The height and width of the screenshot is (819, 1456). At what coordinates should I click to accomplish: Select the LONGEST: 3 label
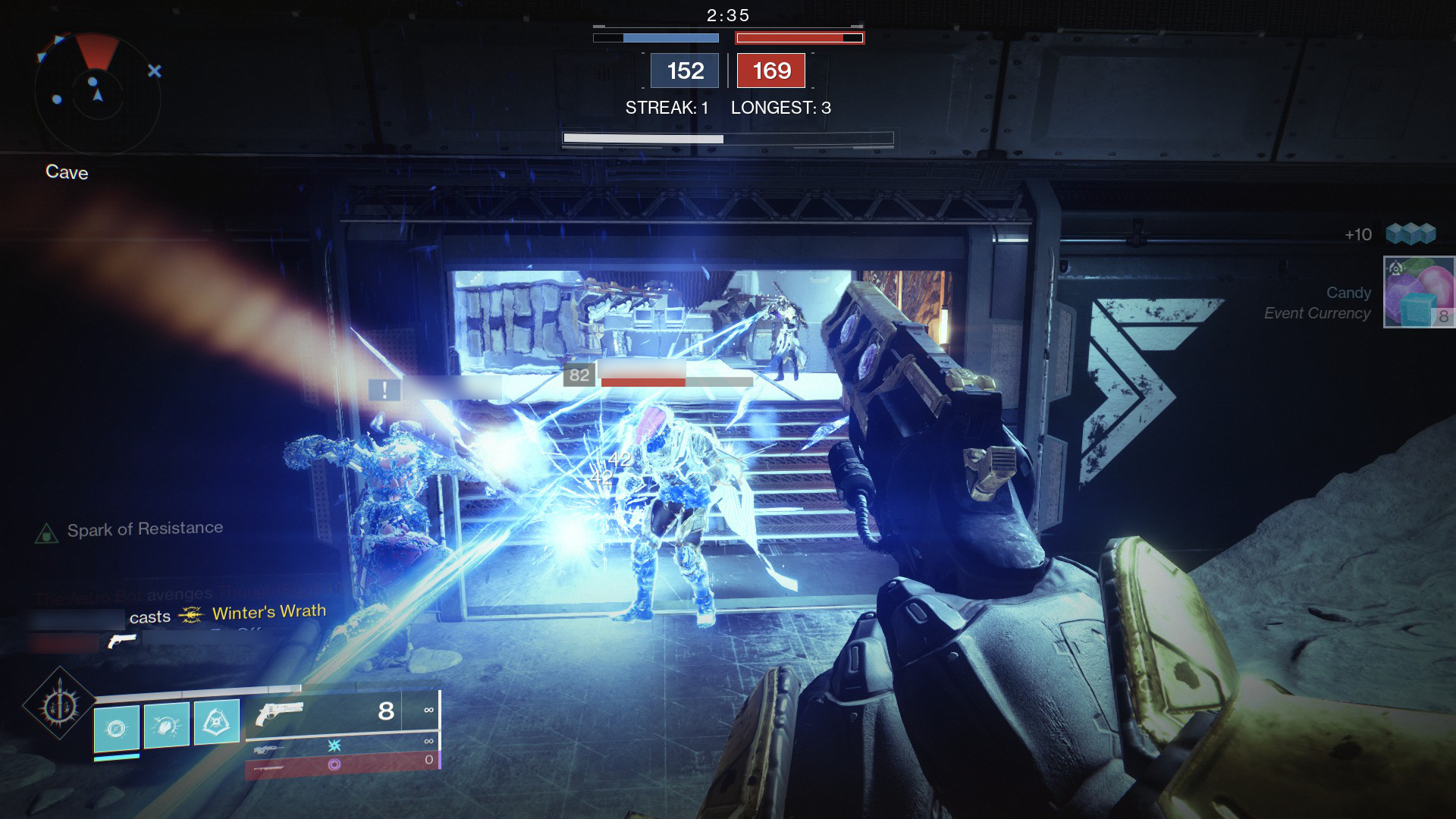coord(780,108)
